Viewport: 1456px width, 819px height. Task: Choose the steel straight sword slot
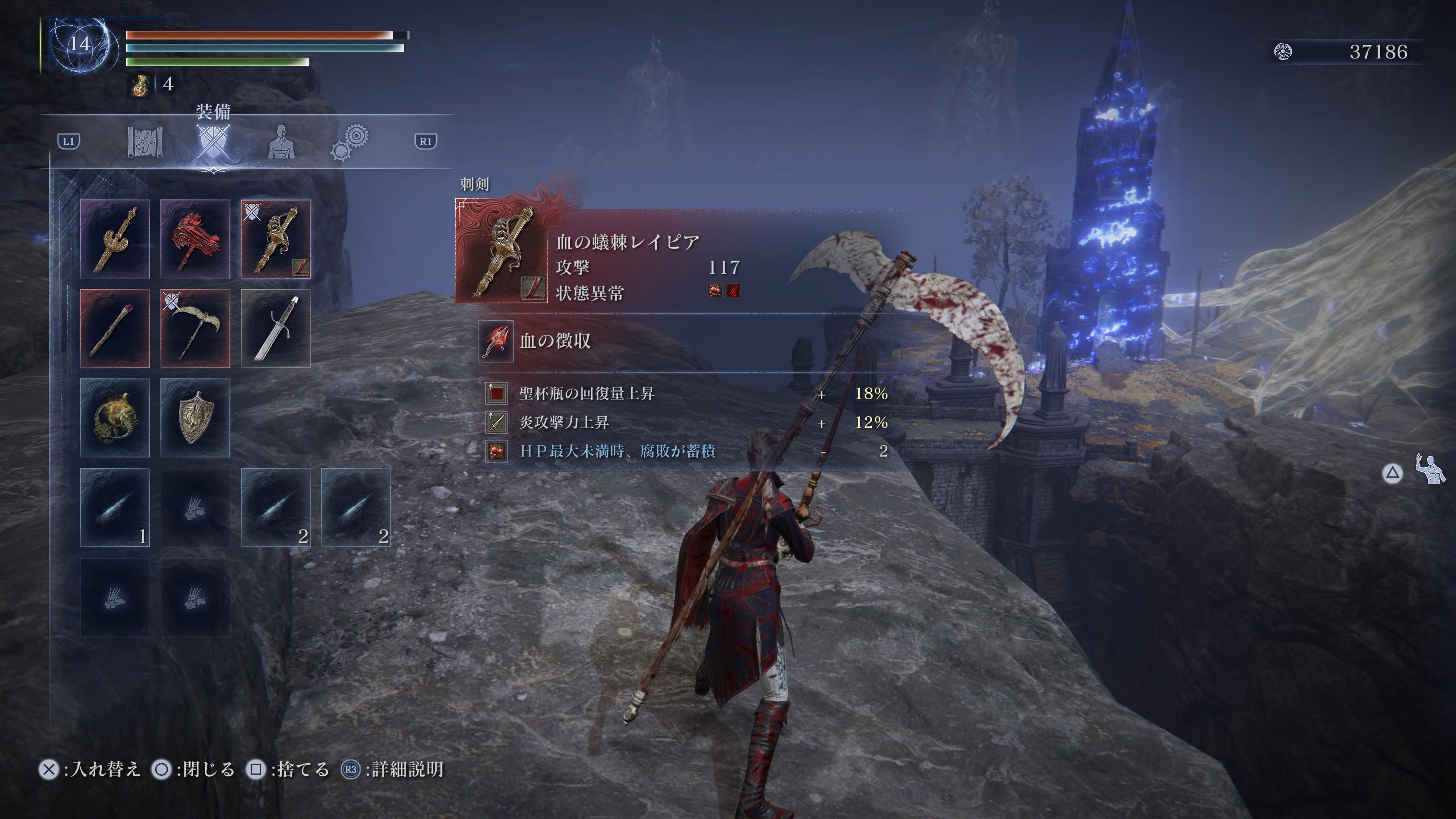[x=276, y=328]
